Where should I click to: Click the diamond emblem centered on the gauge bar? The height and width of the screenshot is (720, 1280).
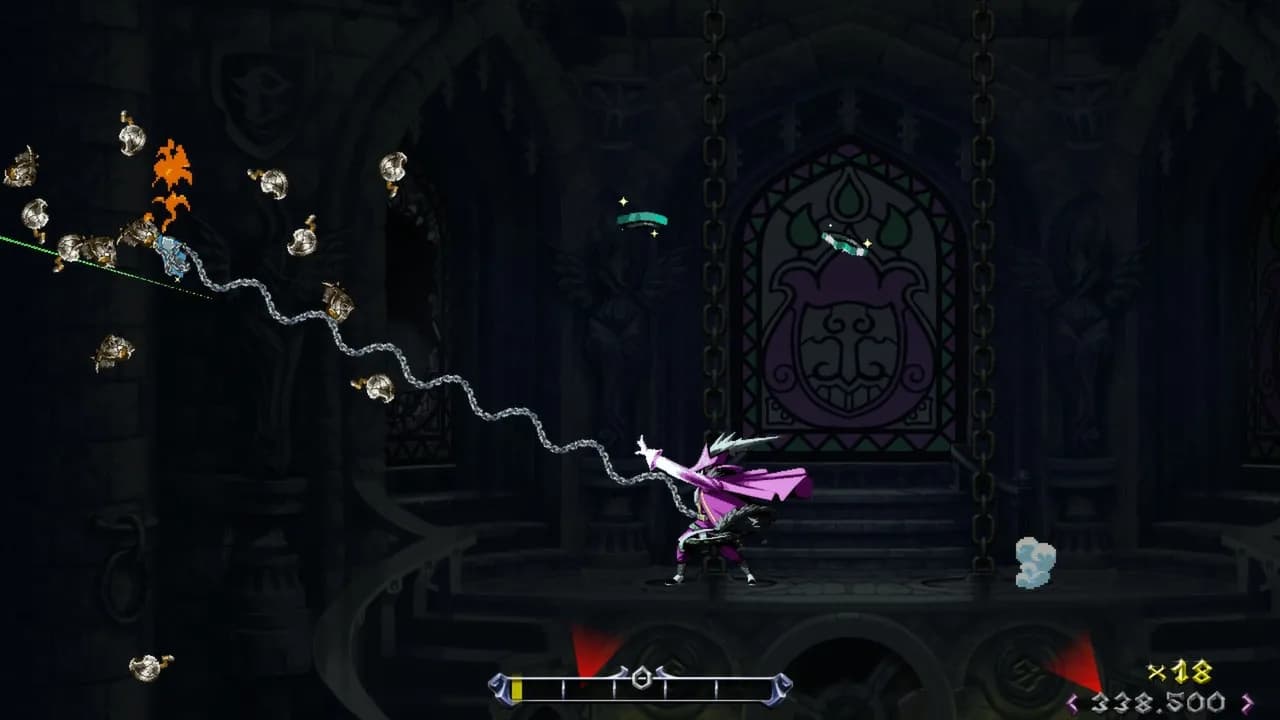coord(642,678)
